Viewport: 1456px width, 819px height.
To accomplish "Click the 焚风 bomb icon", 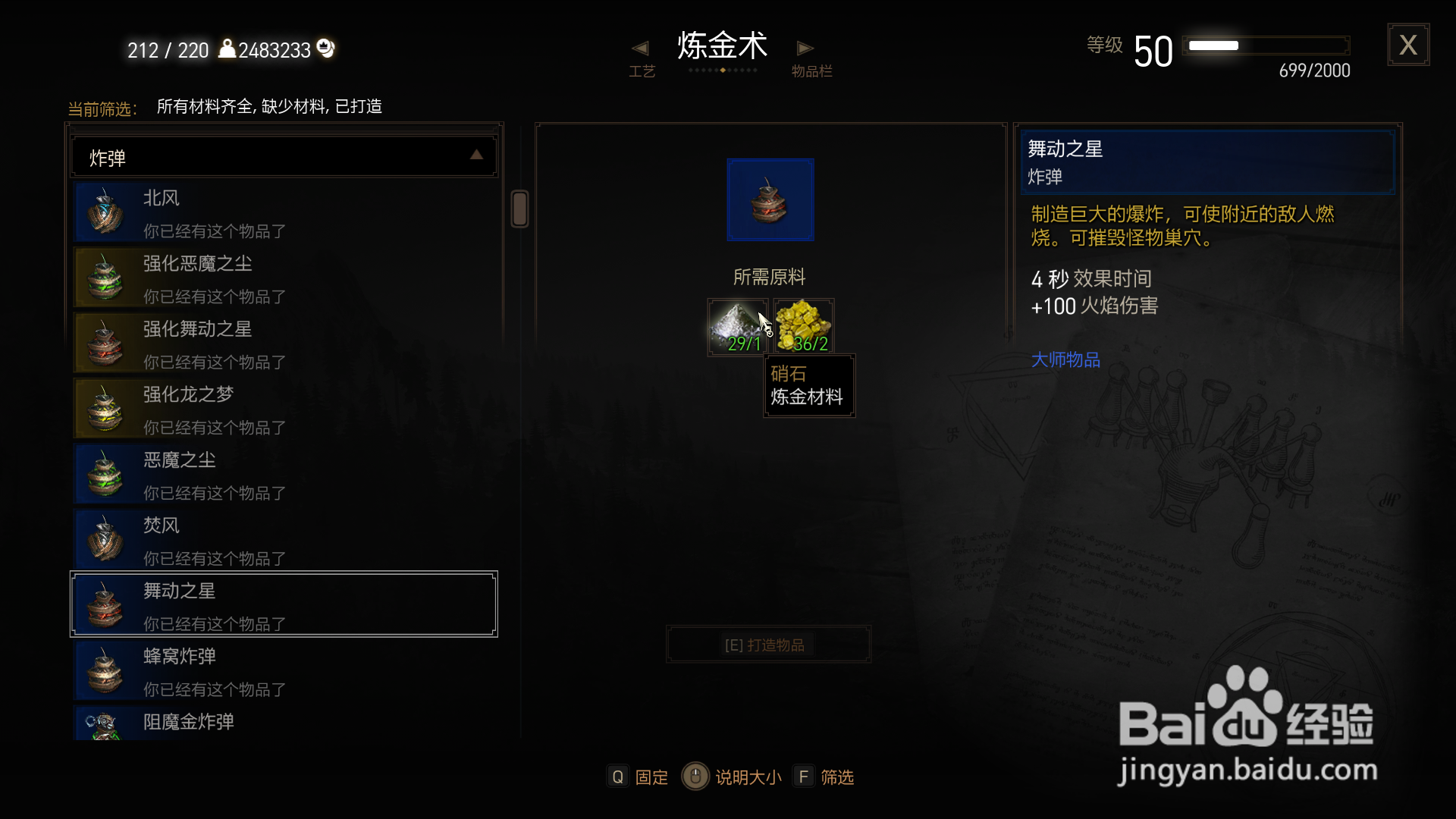I will click(104, 538).
